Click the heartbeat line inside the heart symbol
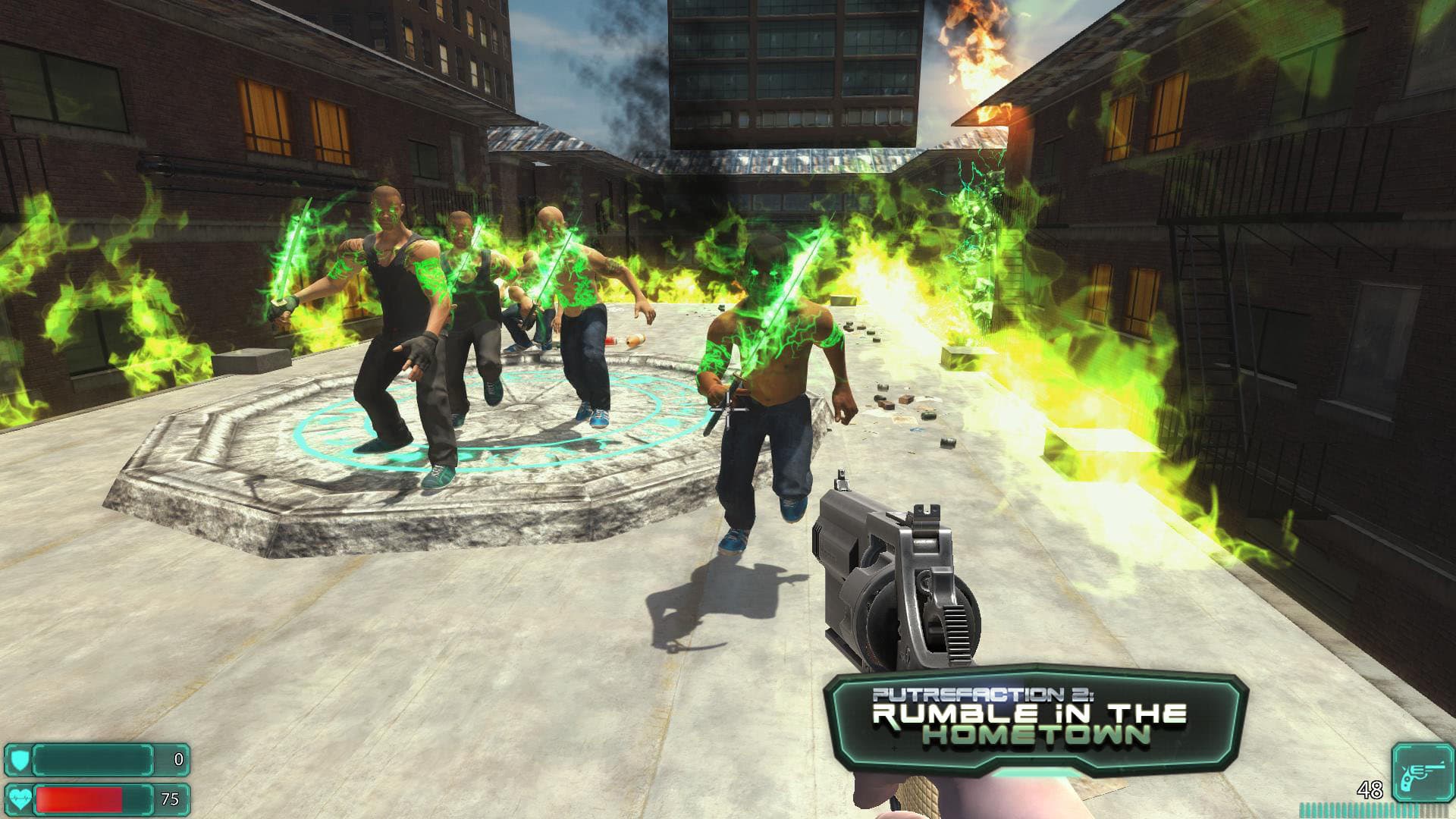This screenshot has height=819, width=1456. [x=20, y=797]
